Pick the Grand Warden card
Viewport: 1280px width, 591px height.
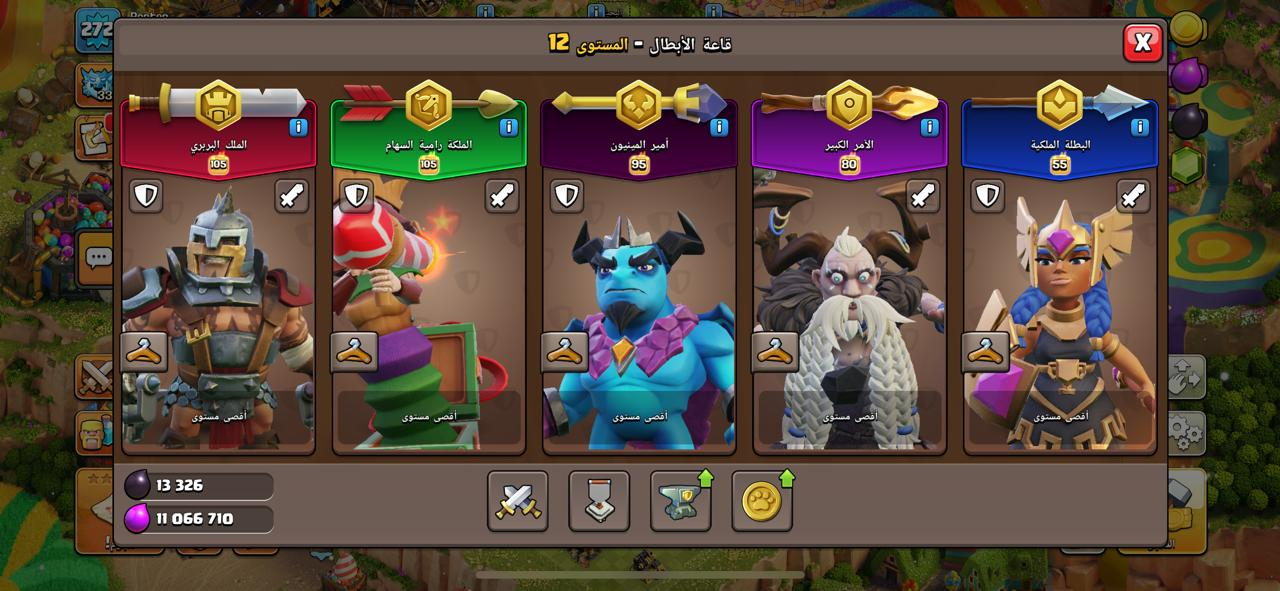click(849, 310)
